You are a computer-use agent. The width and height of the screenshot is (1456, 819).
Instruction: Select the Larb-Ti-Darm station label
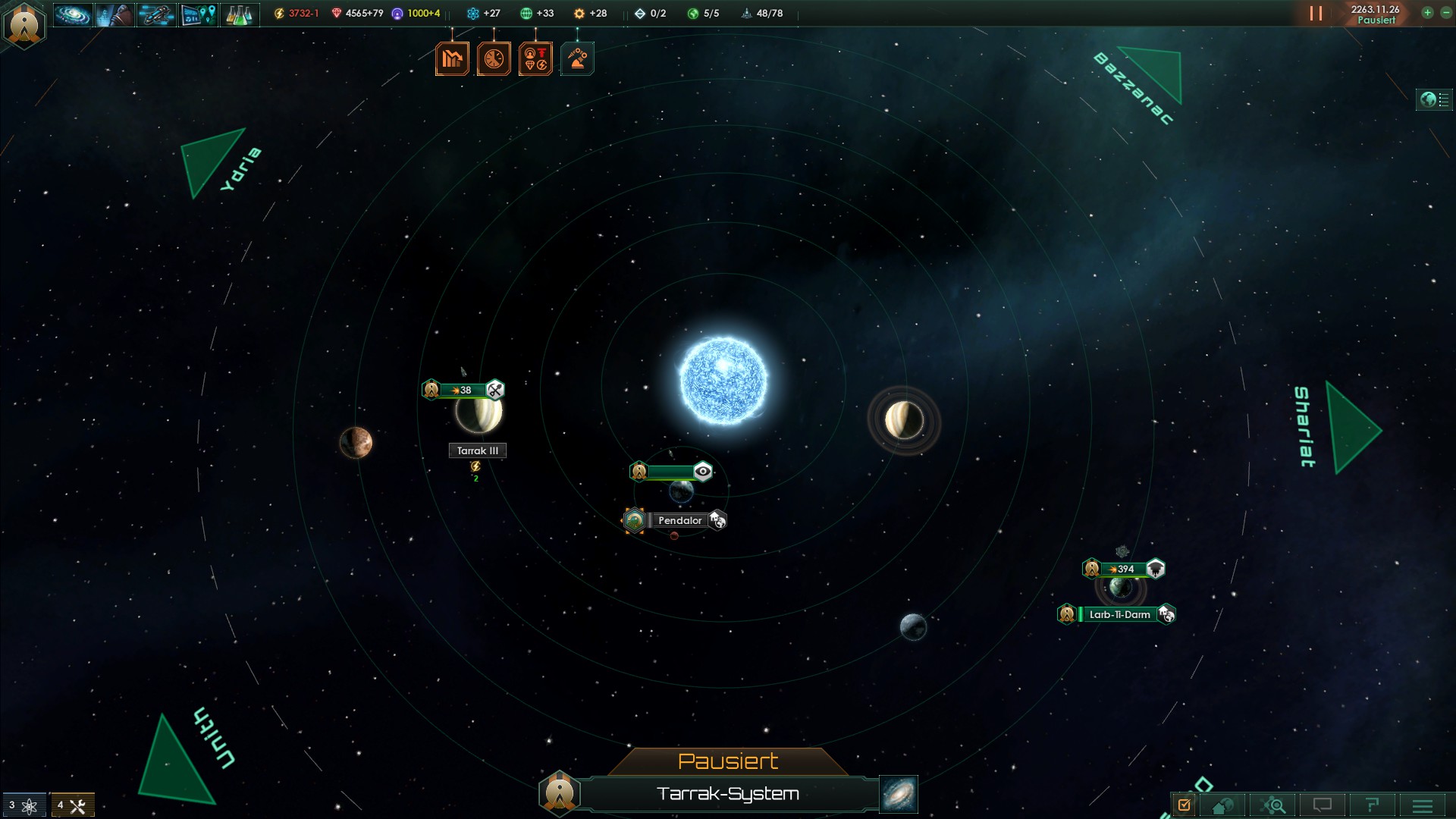[1119, 614]
